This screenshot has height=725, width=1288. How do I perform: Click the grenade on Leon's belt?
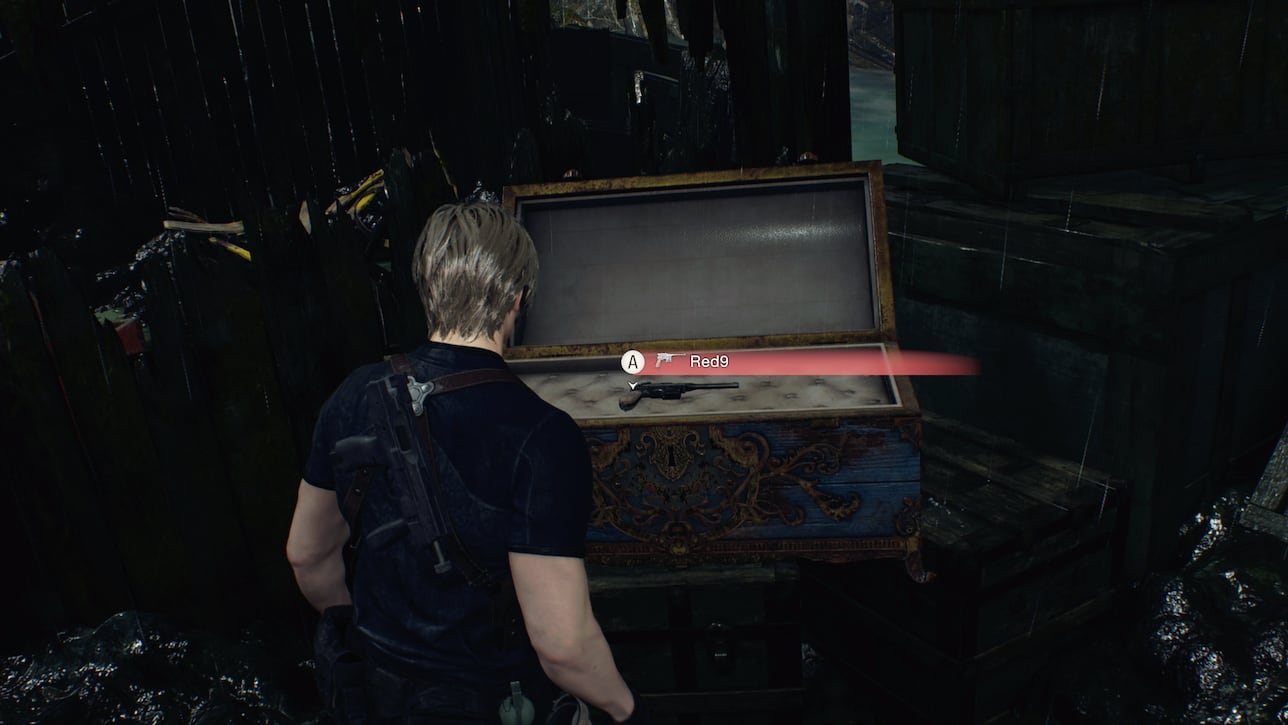click(516, 705)
